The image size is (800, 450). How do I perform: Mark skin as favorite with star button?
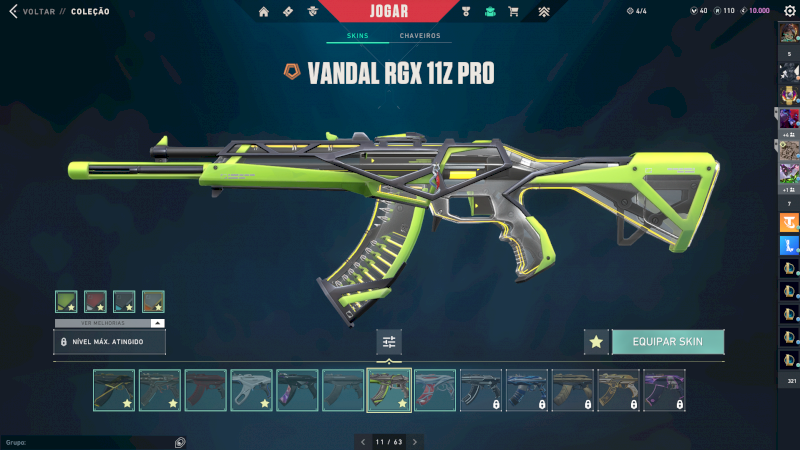tap(596, 342)
